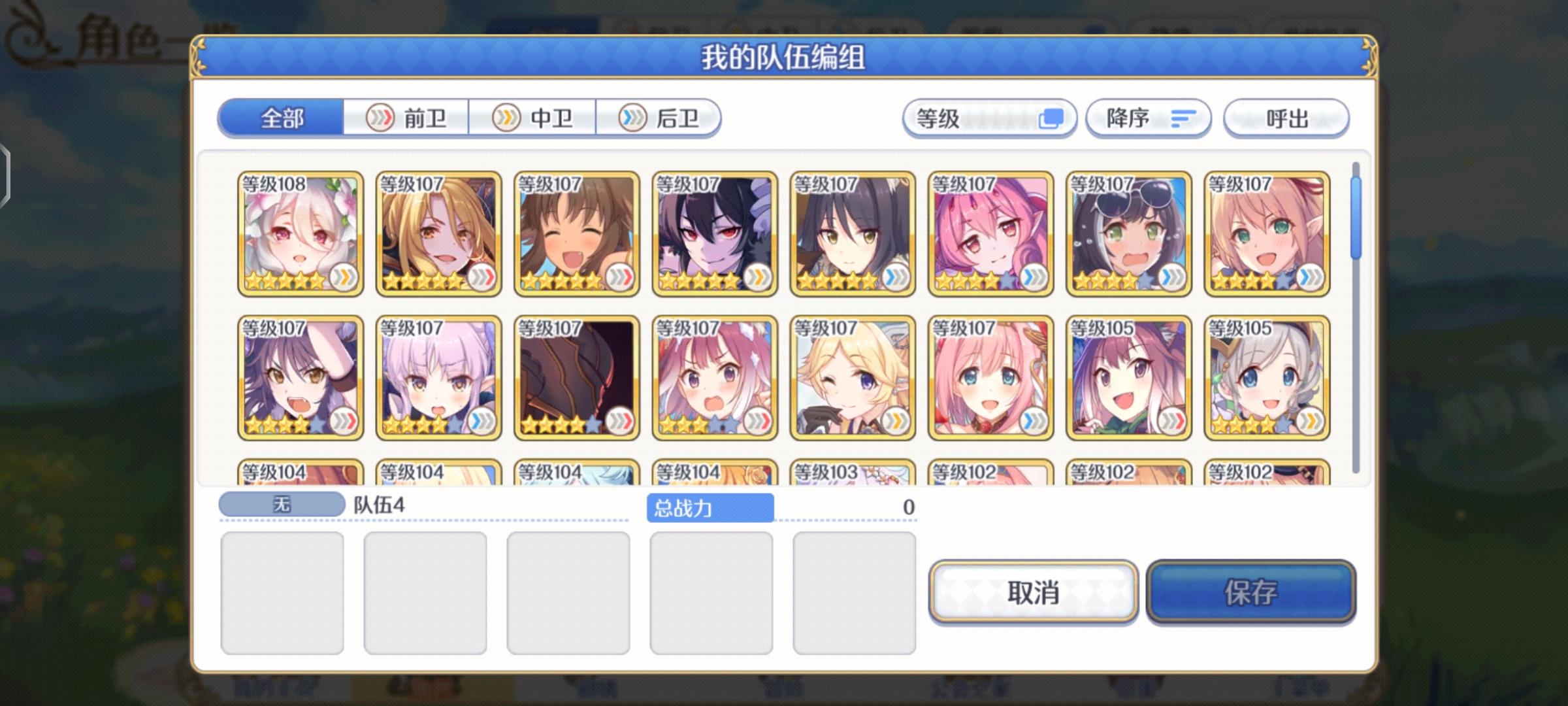
Task: Open the 前卫 tab's double-arrow icon
Action: 379,118
